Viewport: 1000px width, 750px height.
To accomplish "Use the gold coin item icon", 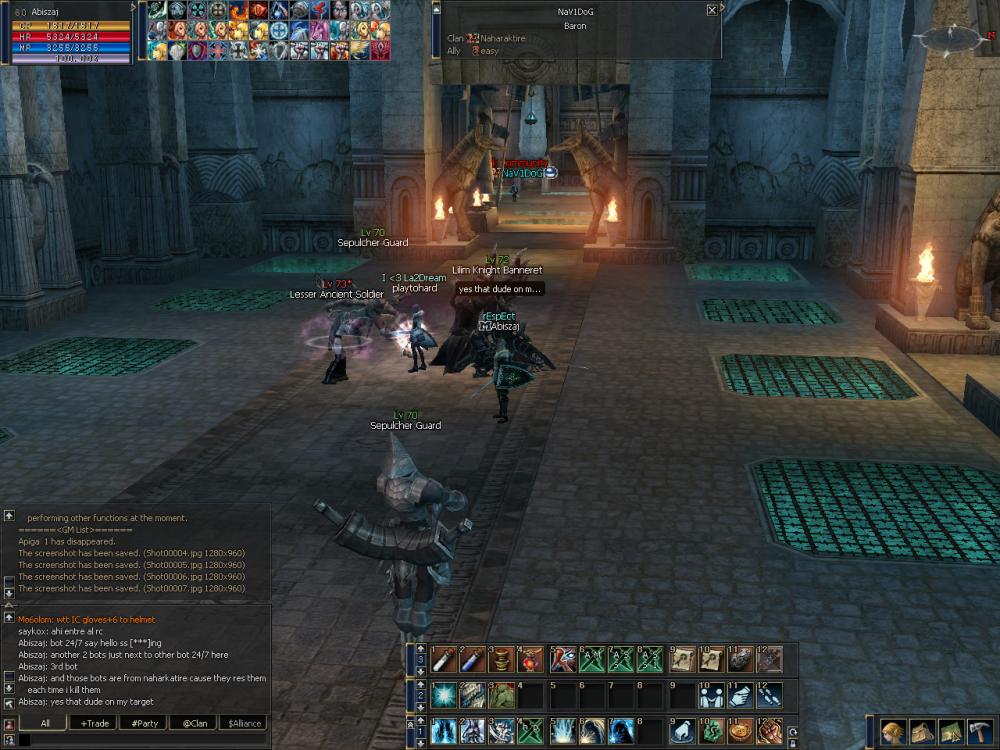I will (x=739, y=731).
